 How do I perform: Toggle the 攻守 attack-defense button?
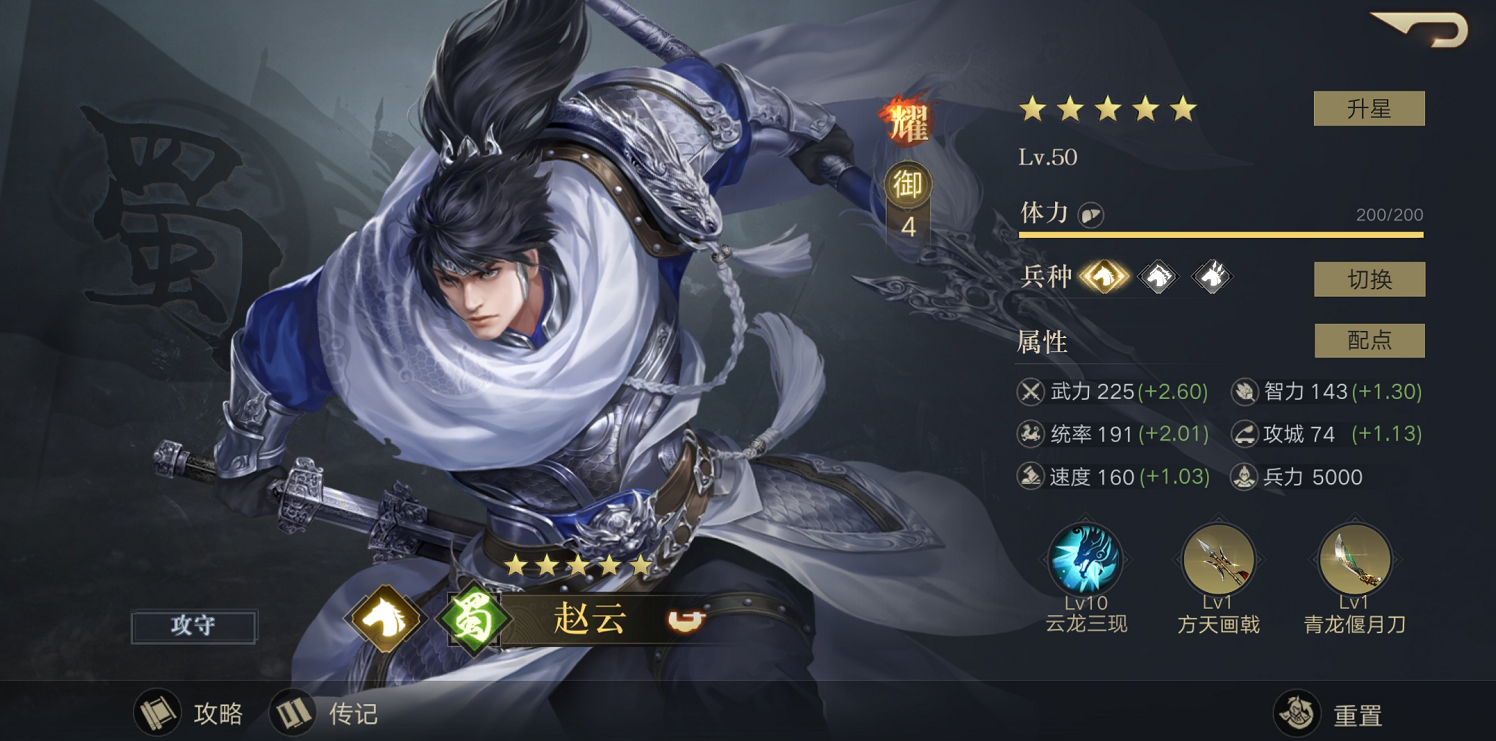click(193, 626)
